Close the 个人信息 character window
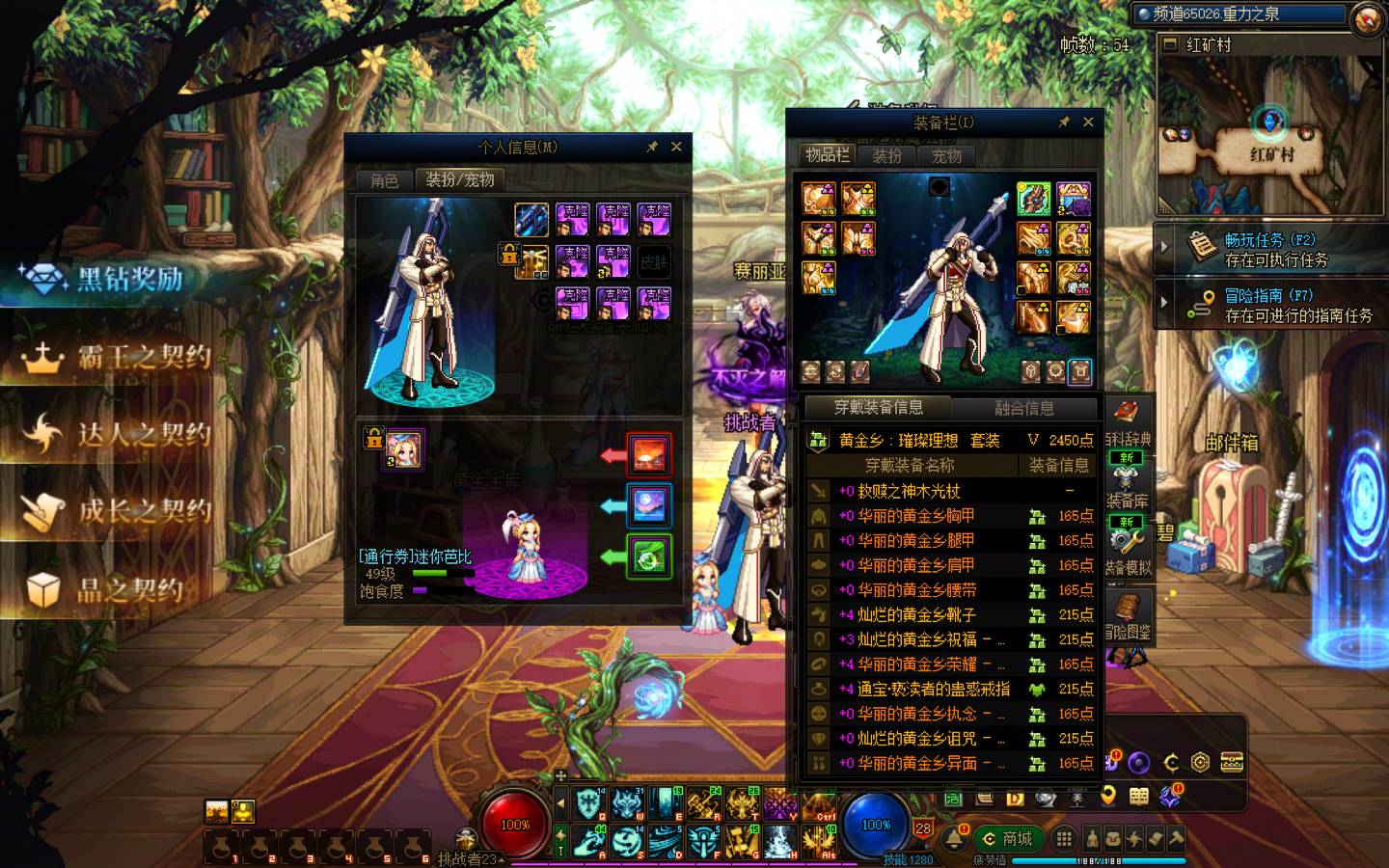 tap(676, 147)
